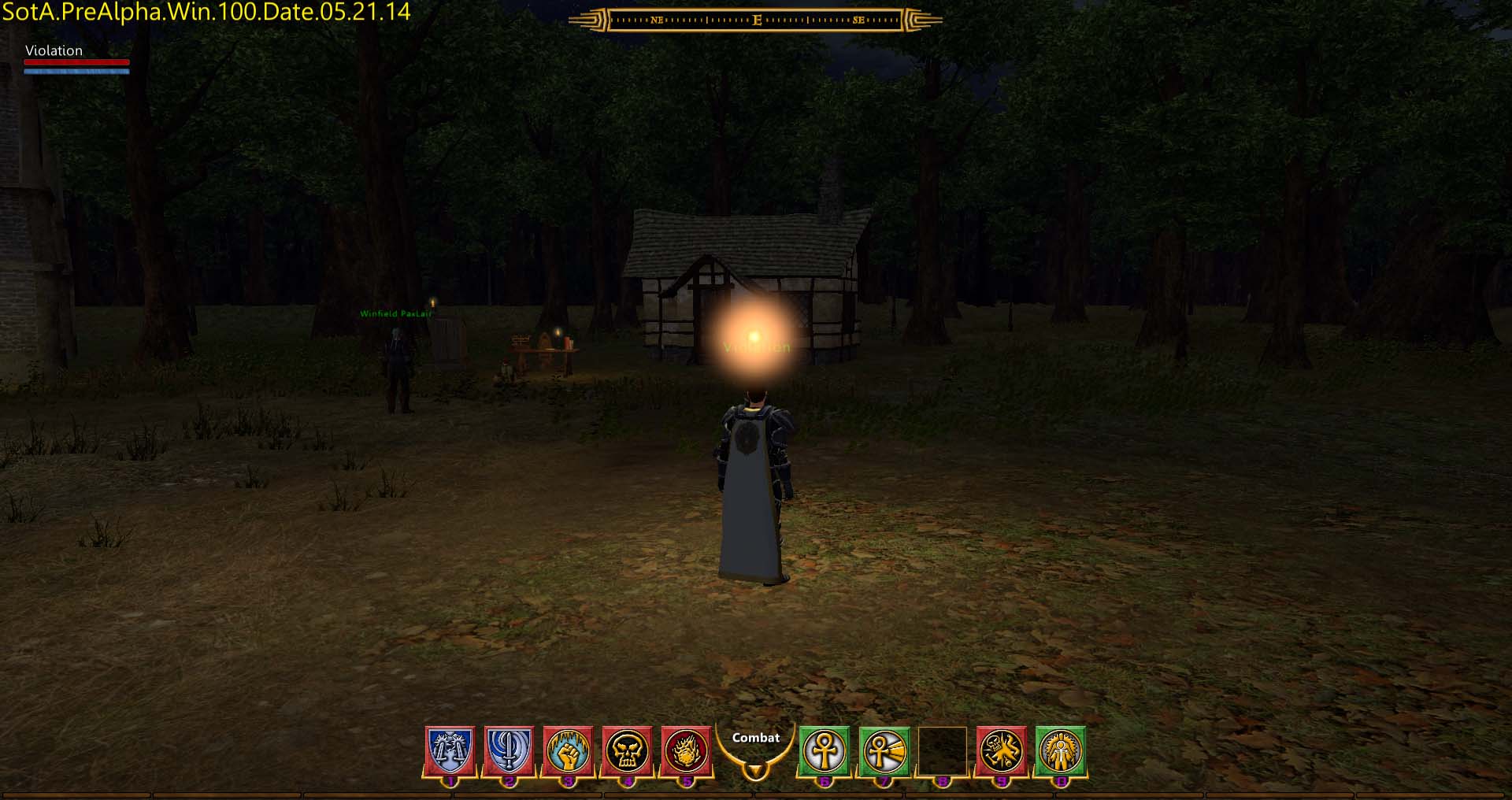
Task: Trigger the golden fist ability
Action: [x=568, y=750]
